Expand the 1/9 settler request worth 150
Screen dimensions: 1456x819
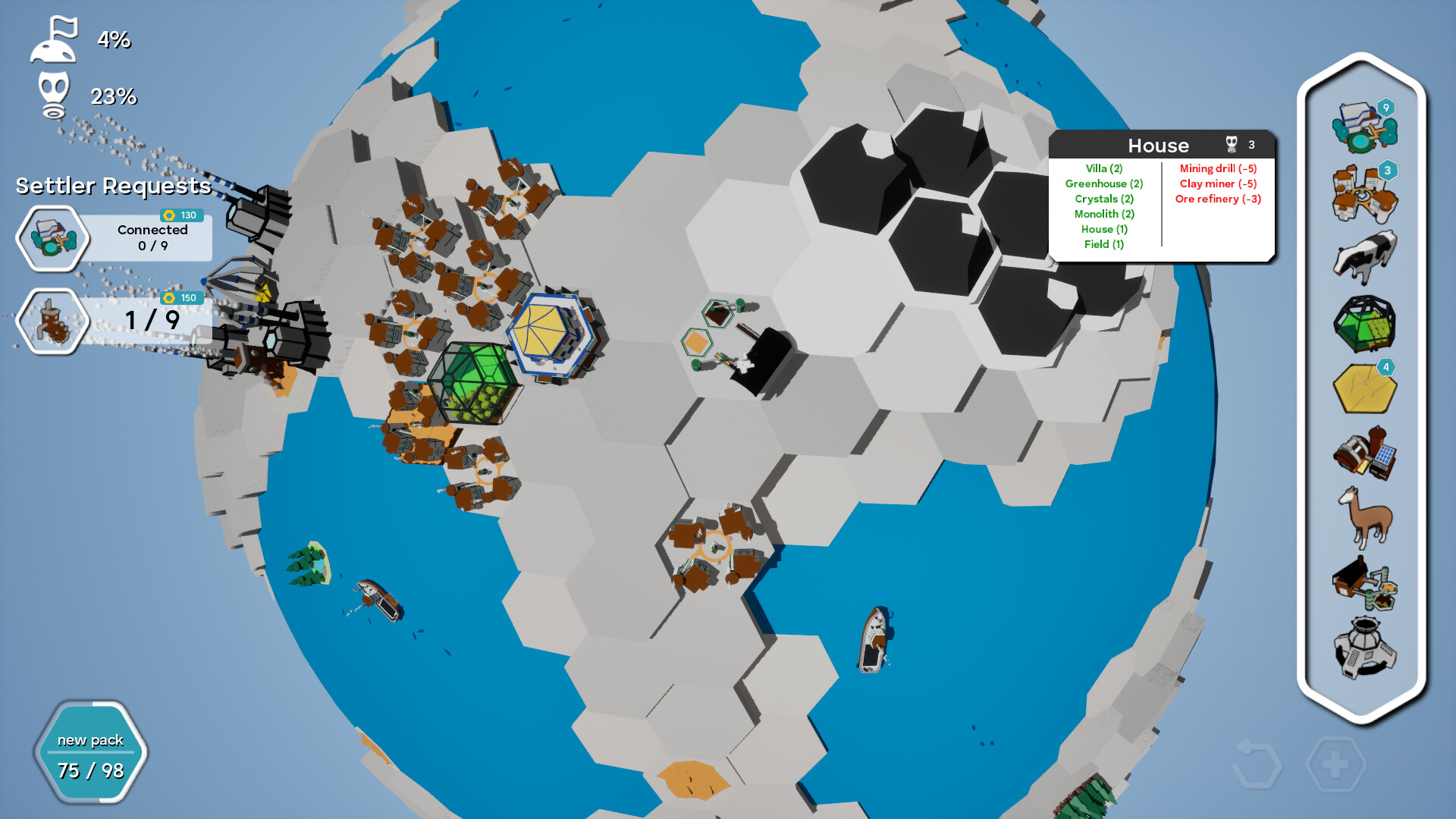pyautogui.click(x=112, y=319)
